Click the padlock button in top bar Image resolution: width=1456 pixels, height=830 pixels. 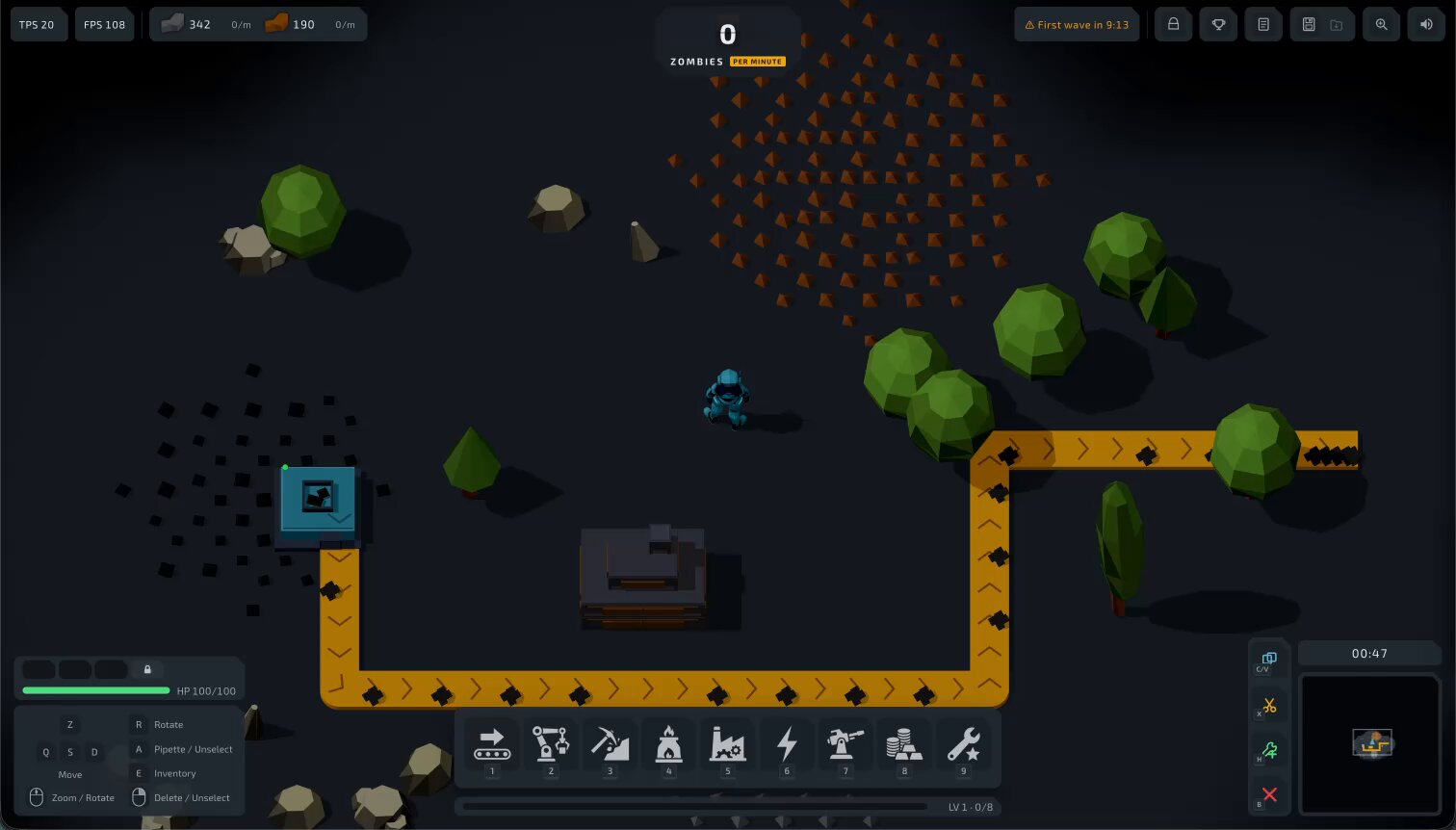click(x=1173, y=25)
